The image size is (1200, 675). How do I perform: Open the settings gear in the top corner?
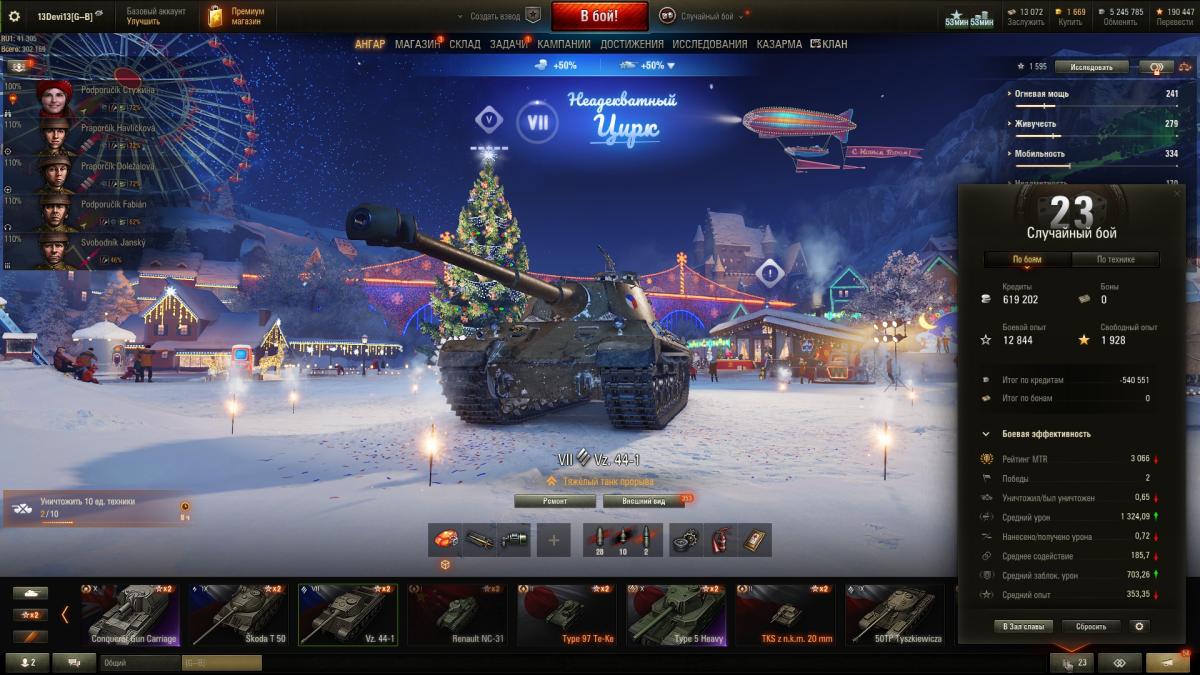(14, 16)
